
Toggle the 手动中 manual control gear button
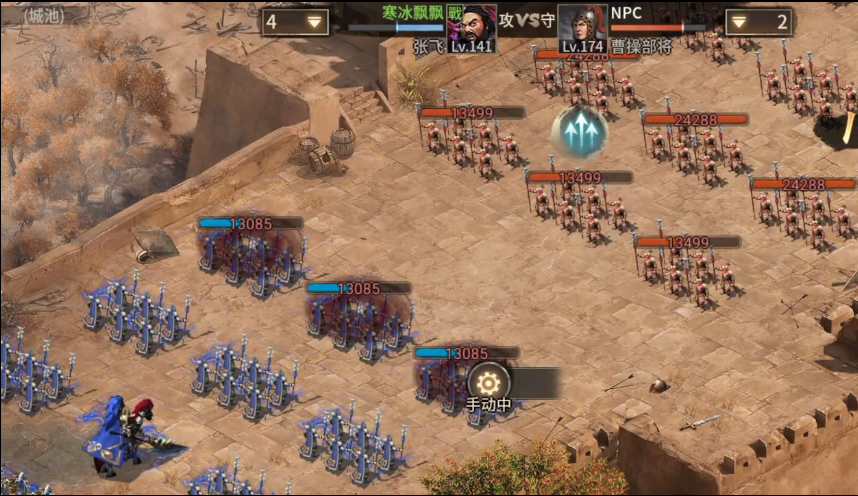coord(489,382)
